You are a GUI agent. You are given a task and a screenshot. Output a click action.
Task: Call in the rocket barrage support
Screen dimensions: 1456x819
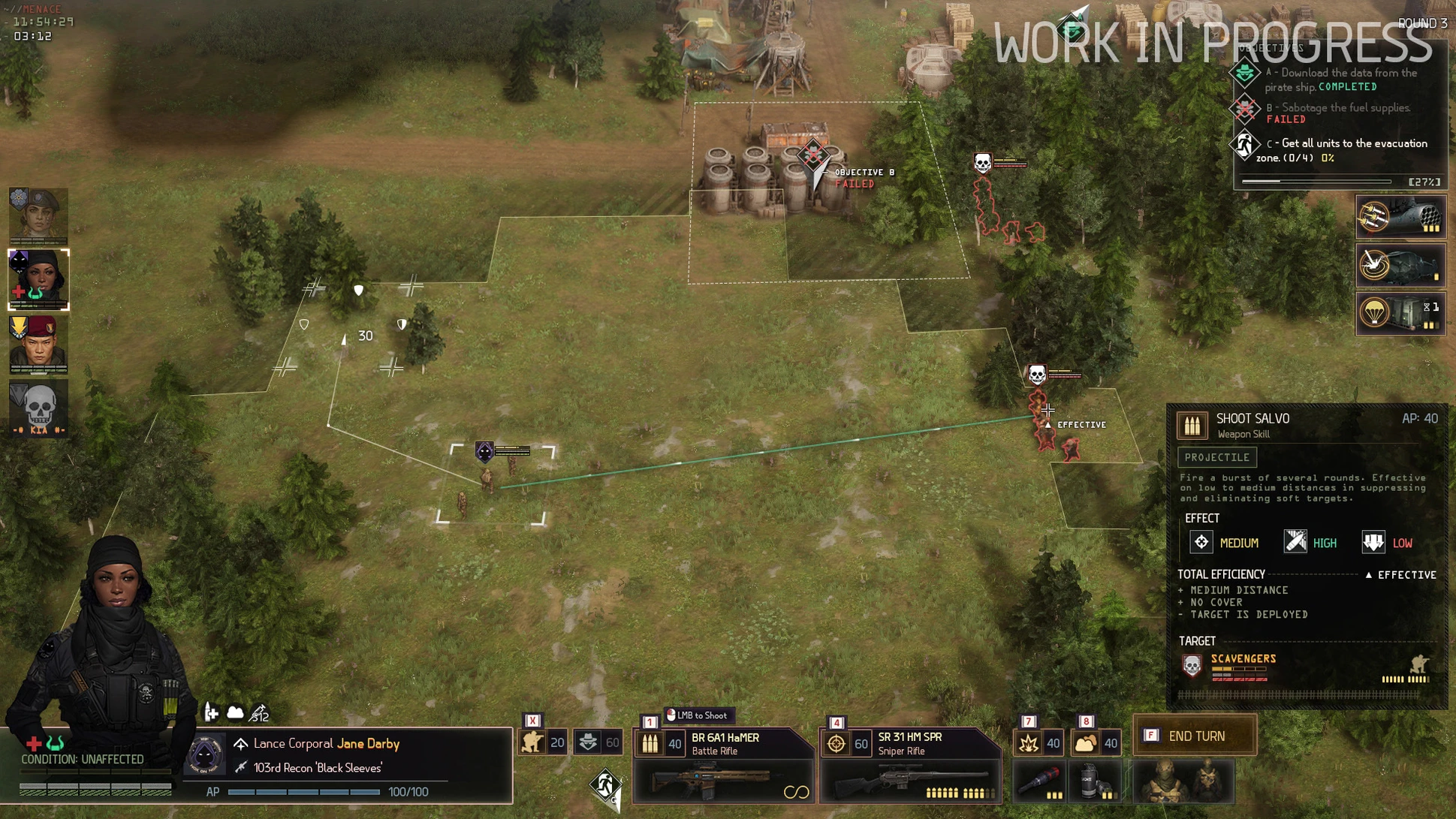pyautogui.click(x=1400, y=218)
